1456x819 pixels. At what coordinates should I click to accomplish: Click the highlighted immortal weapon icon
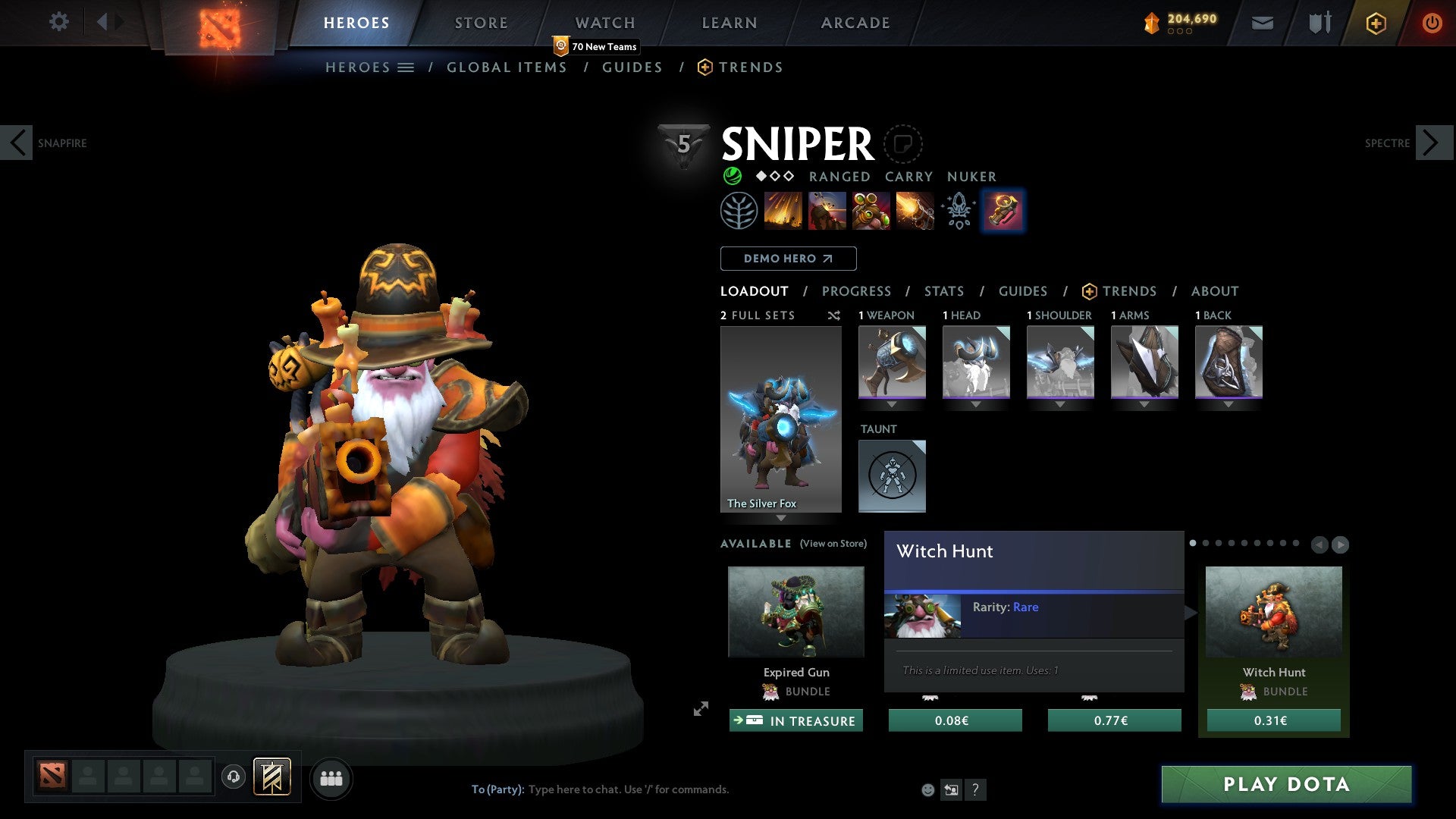point(1003,211)
